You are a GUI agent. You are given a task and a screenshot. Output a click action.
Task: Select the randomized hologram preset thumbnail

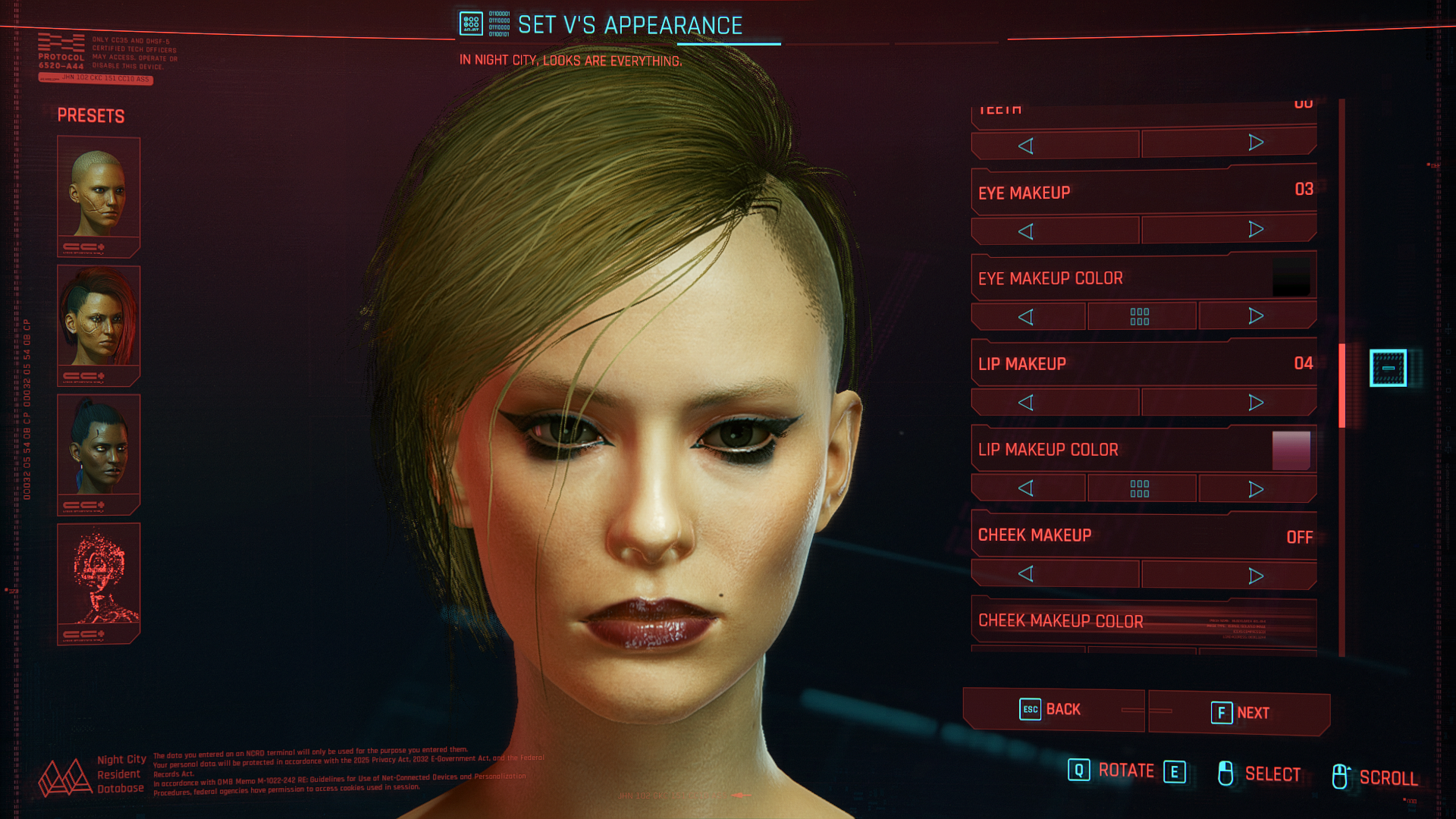(99, 582)
